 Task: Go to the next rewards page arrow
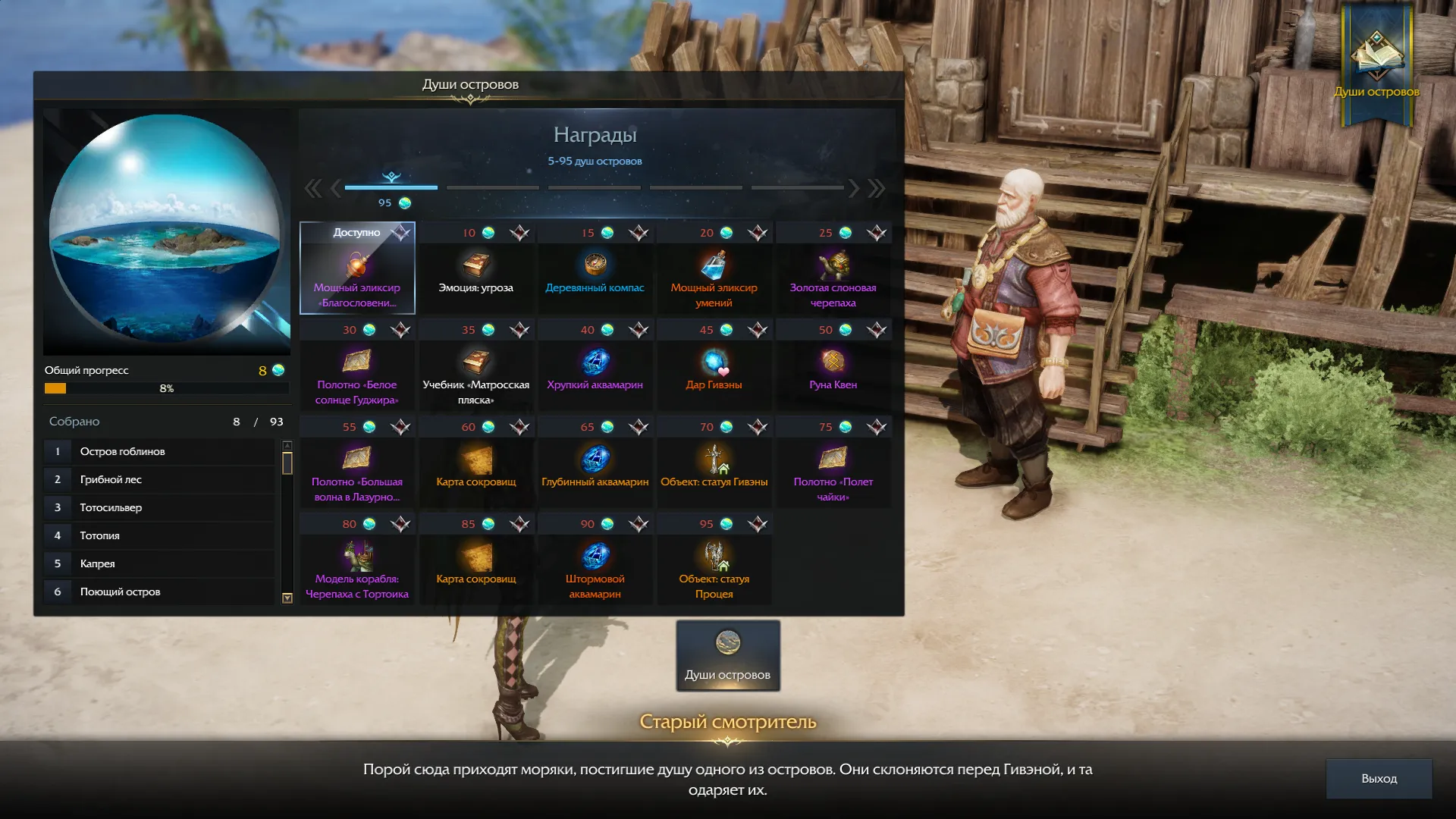[855, 188]
